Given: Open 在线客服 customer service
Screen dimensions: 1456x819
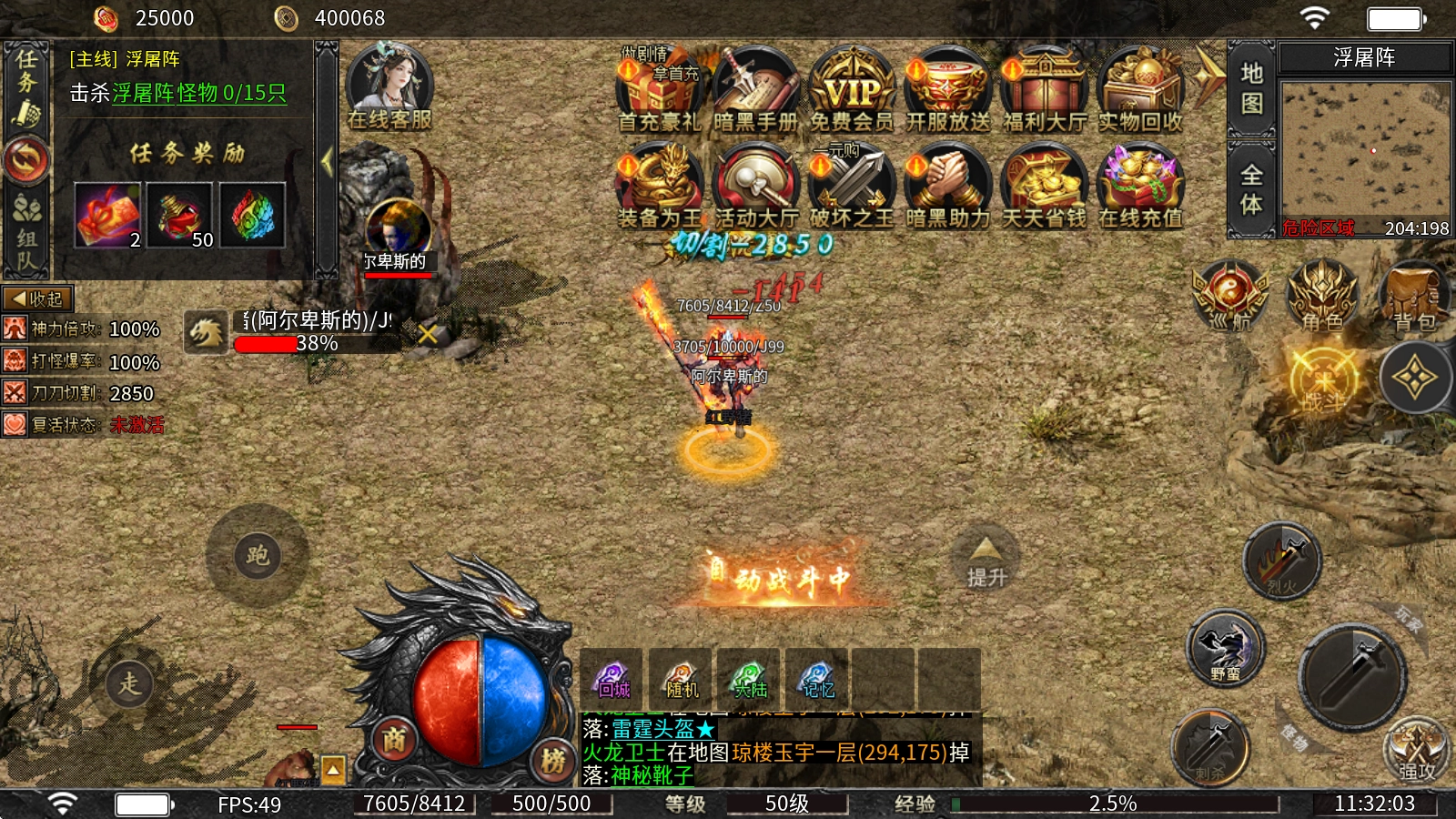Looking at the screenshot, I should 389,88.
